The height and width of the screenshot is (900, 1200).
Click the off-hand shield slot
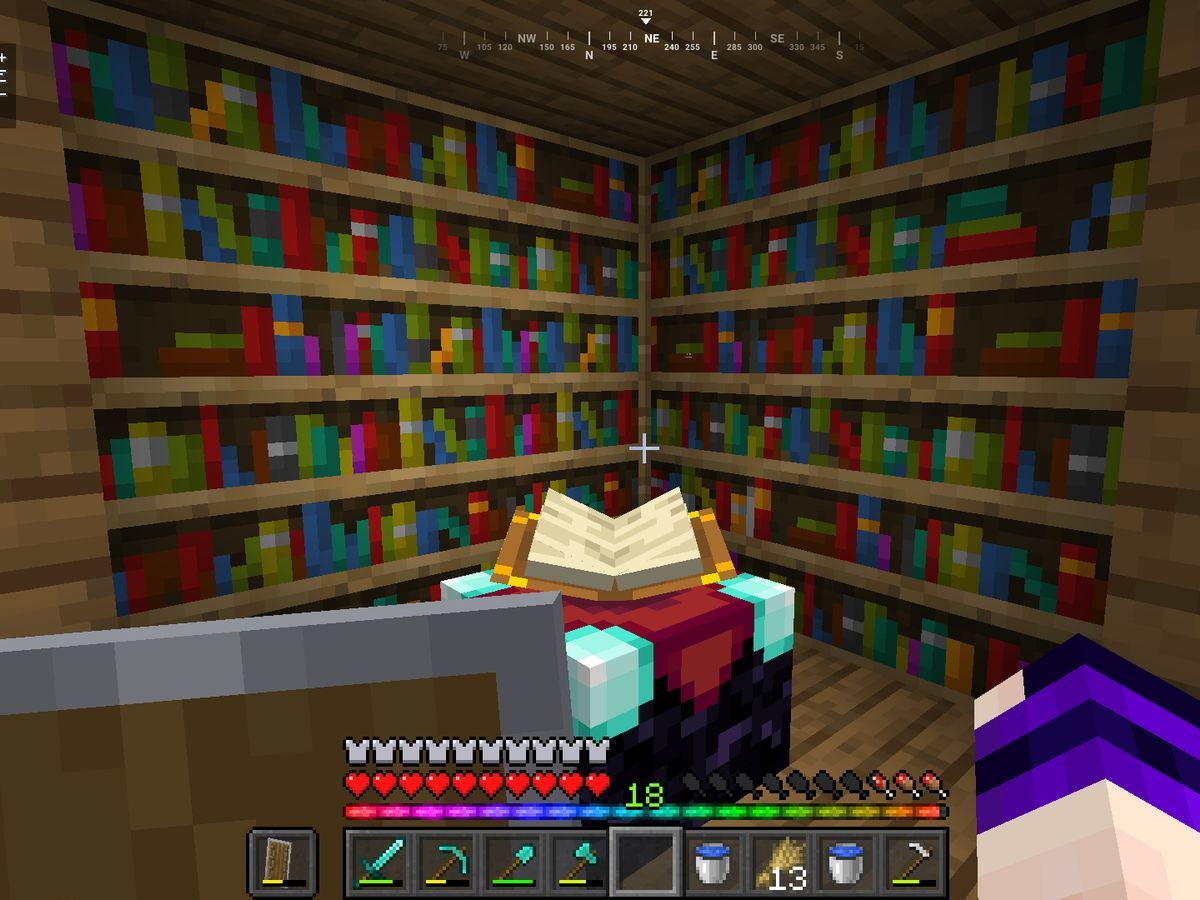(x=282, y=861)
